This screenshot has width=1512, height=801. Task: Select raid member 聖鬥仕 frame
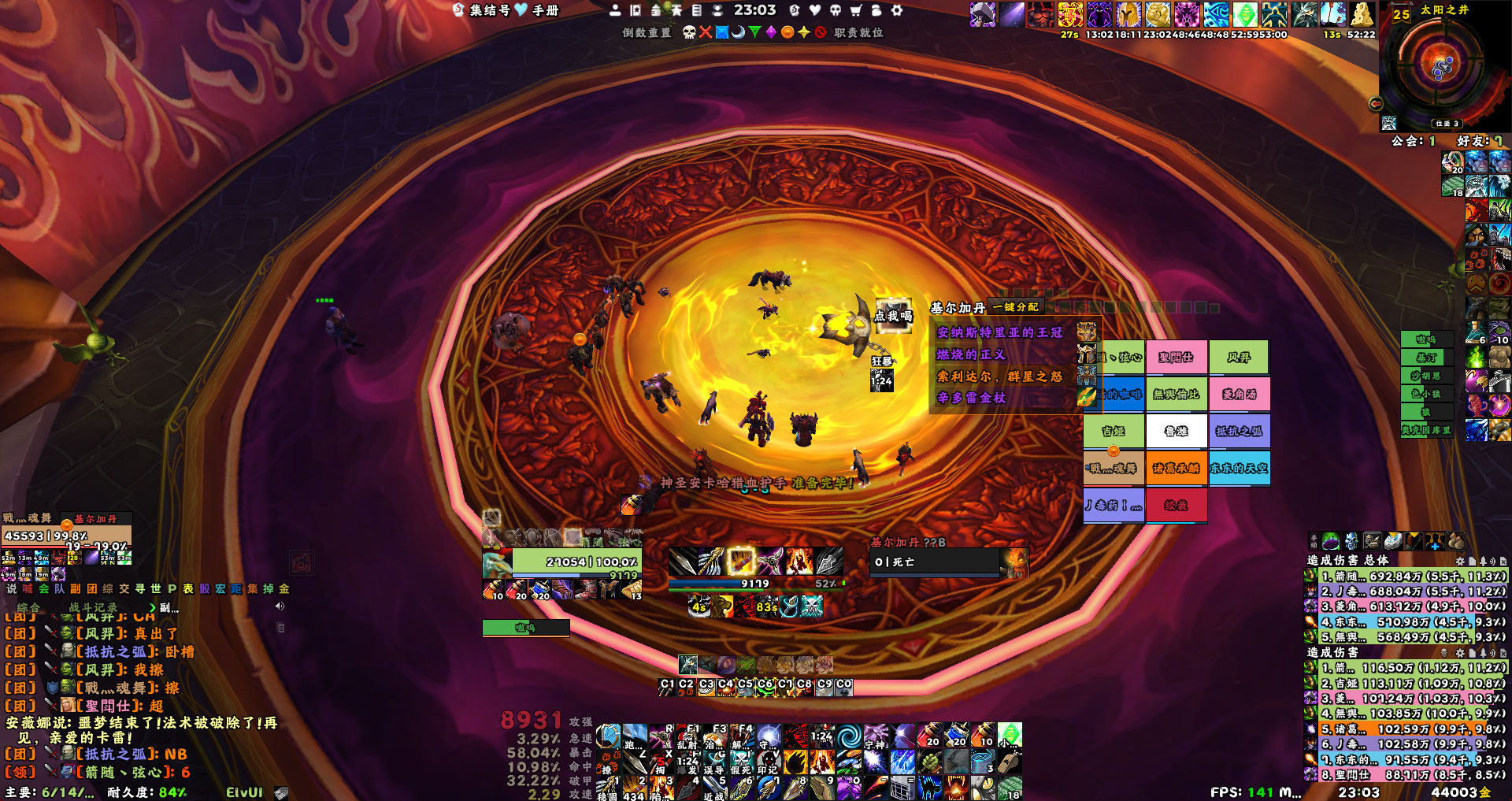[1176, 358]
